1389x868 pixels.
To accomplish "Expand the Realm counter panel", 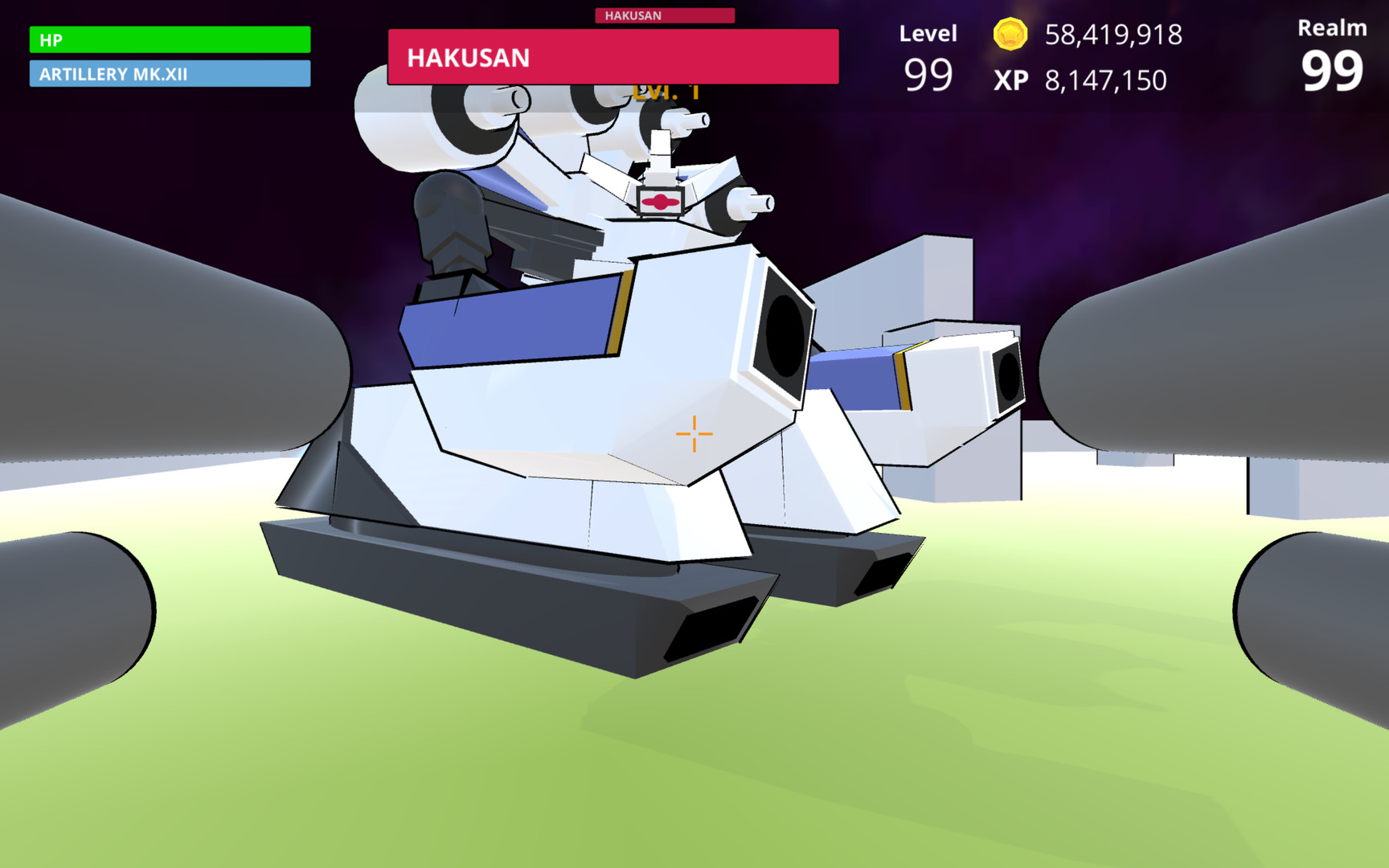I will (x=1331, y=52).
